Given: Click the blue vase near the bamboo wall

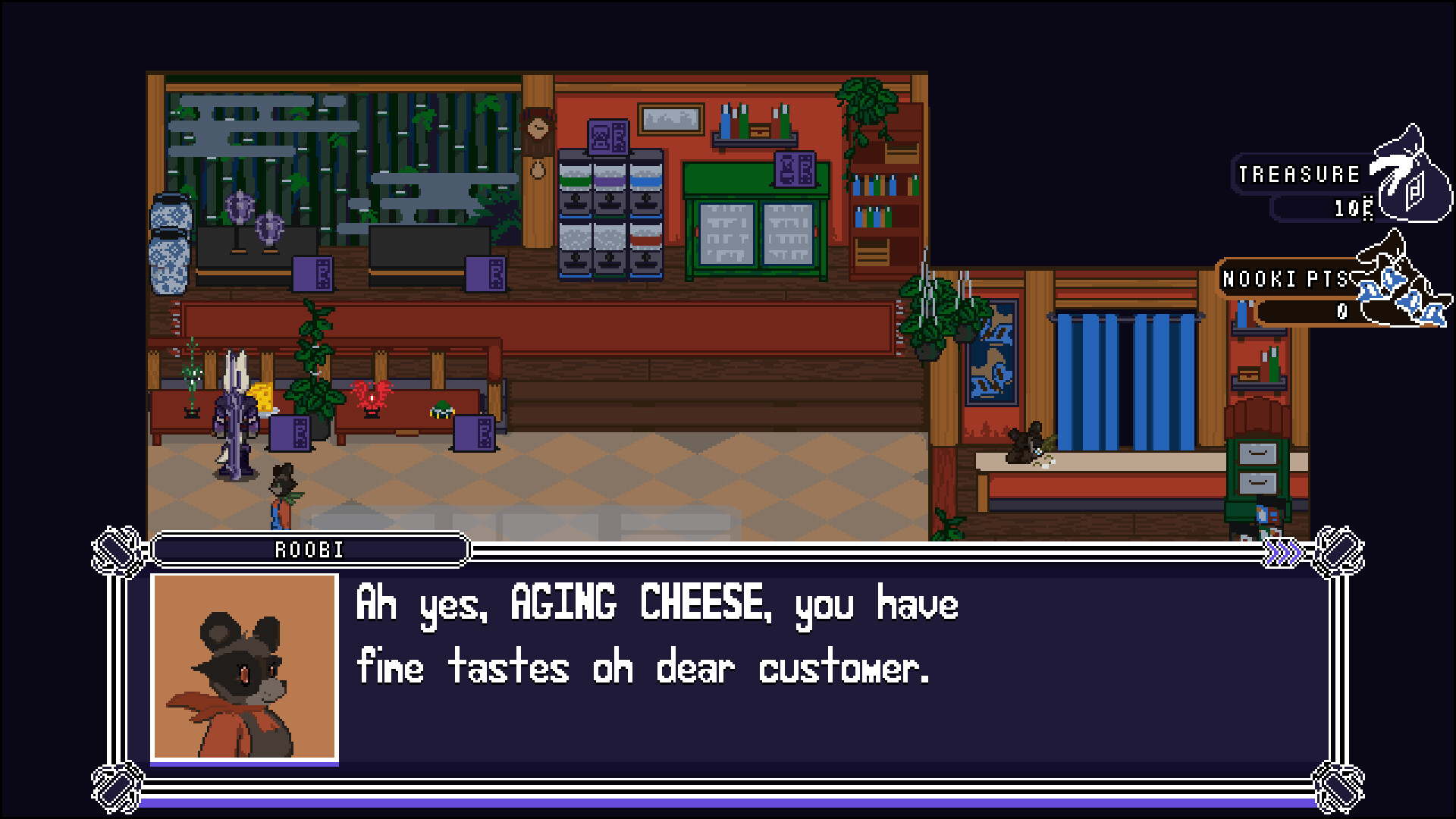Looking at the screenshot, I should tap(172, 243).
